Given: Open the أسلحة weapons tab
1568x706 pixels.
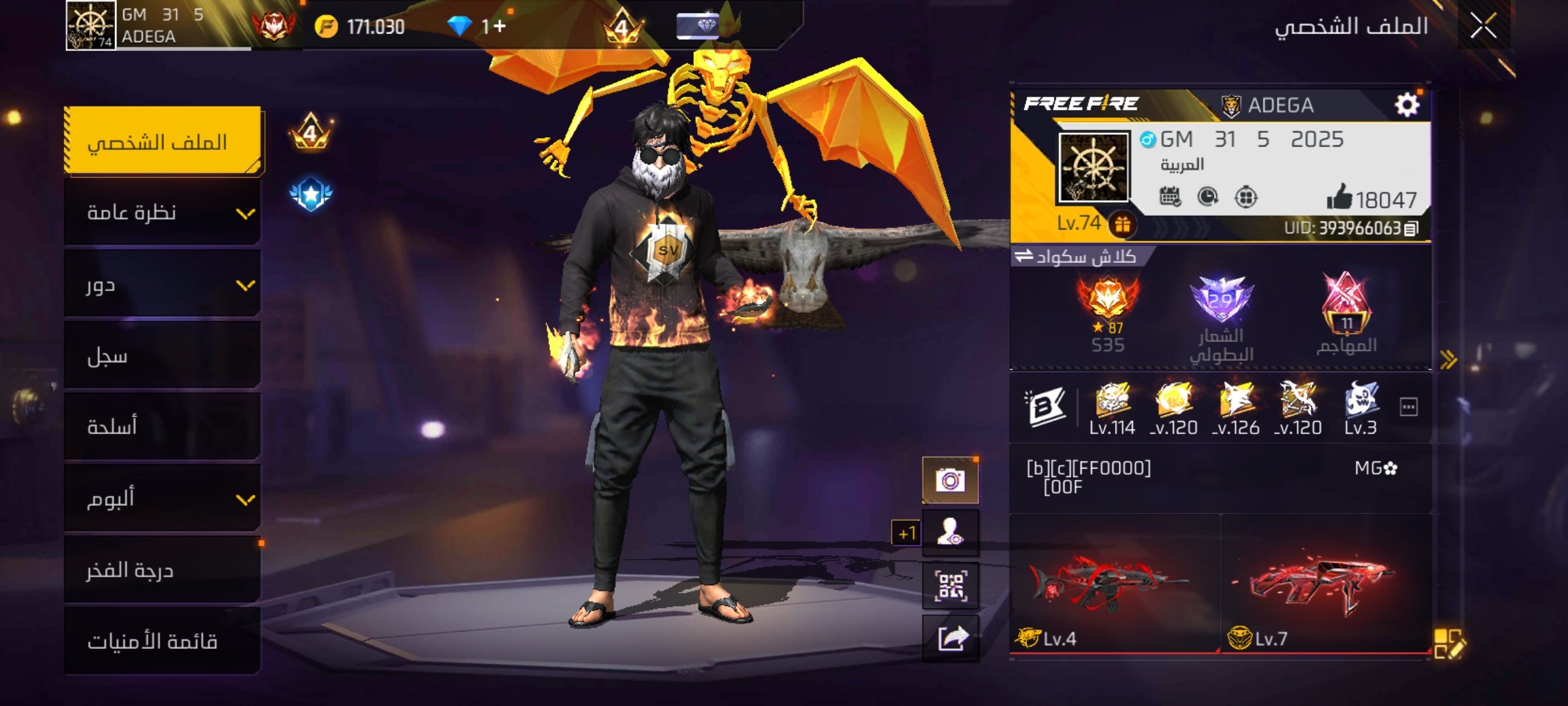Looking at the screenshot, I should tap(163, 427).
